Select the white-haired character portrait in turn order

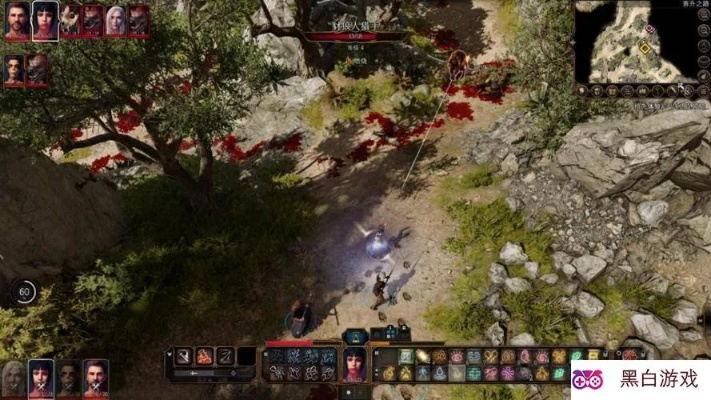116,20
